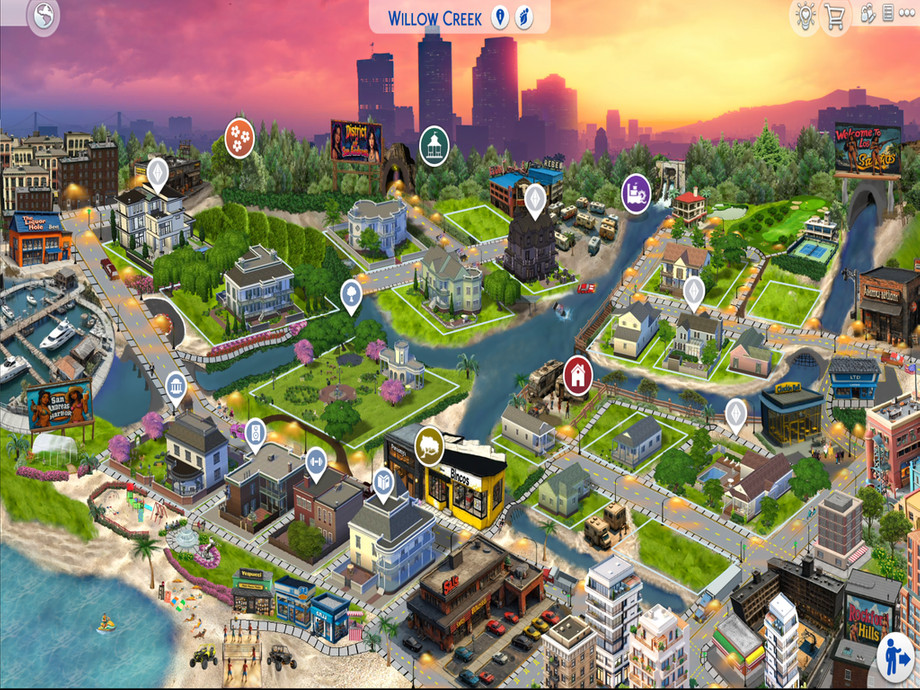Viewport: 920px width, 690px height.
Task: Open the manage households icon
Action: (868, 14)
